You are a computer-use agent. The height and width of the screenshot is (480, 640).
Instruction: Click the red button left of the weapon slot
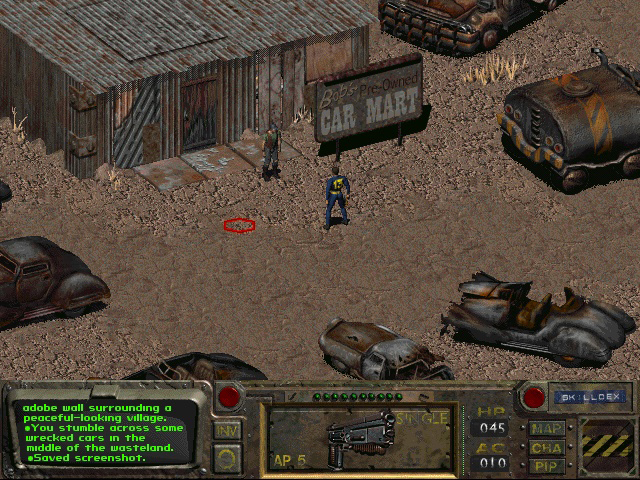coord(229,397)
